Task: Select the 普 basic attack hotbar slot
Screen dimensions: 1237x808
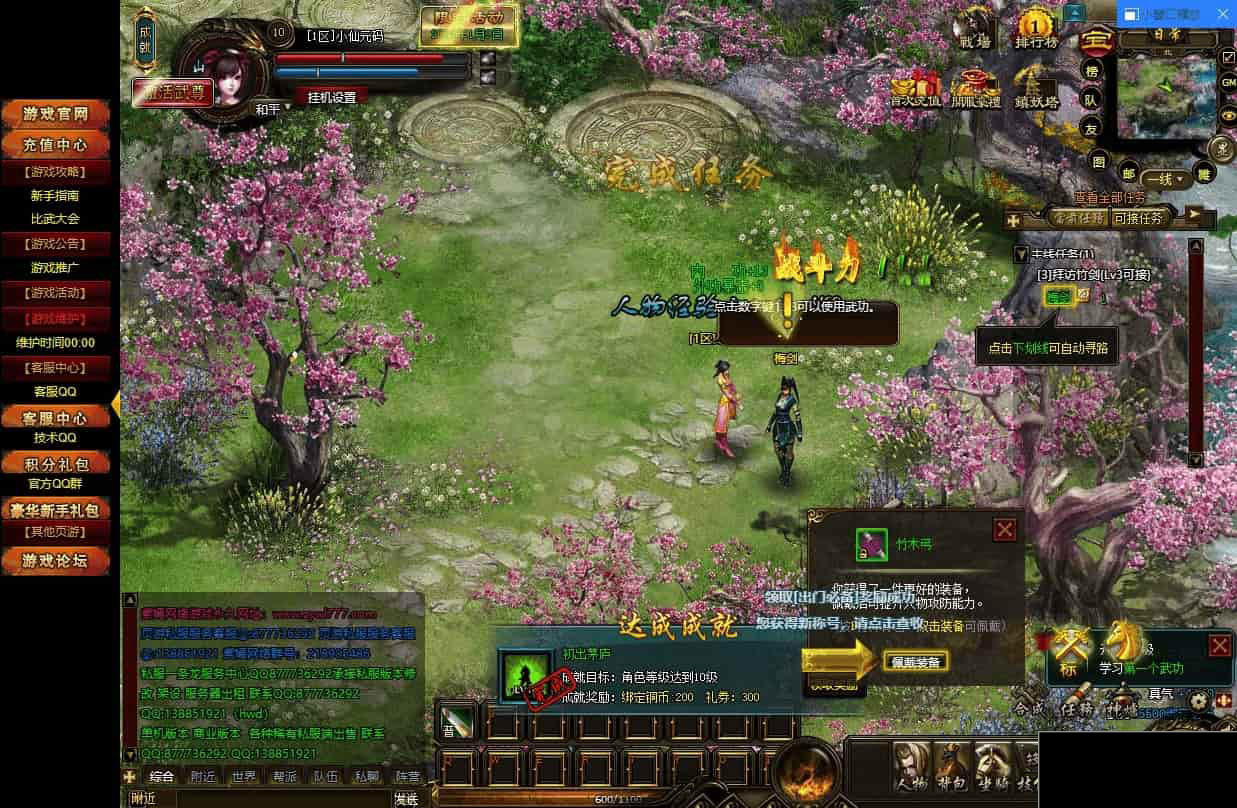Action: (x=456, y=721)
